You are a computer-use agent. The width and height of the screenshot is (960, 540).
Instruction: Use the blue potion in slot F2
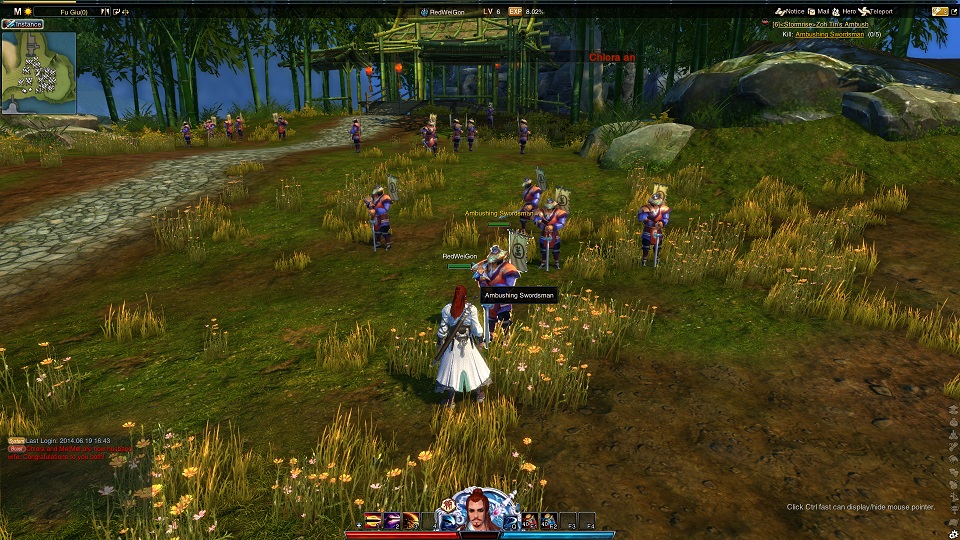(549, 520)
